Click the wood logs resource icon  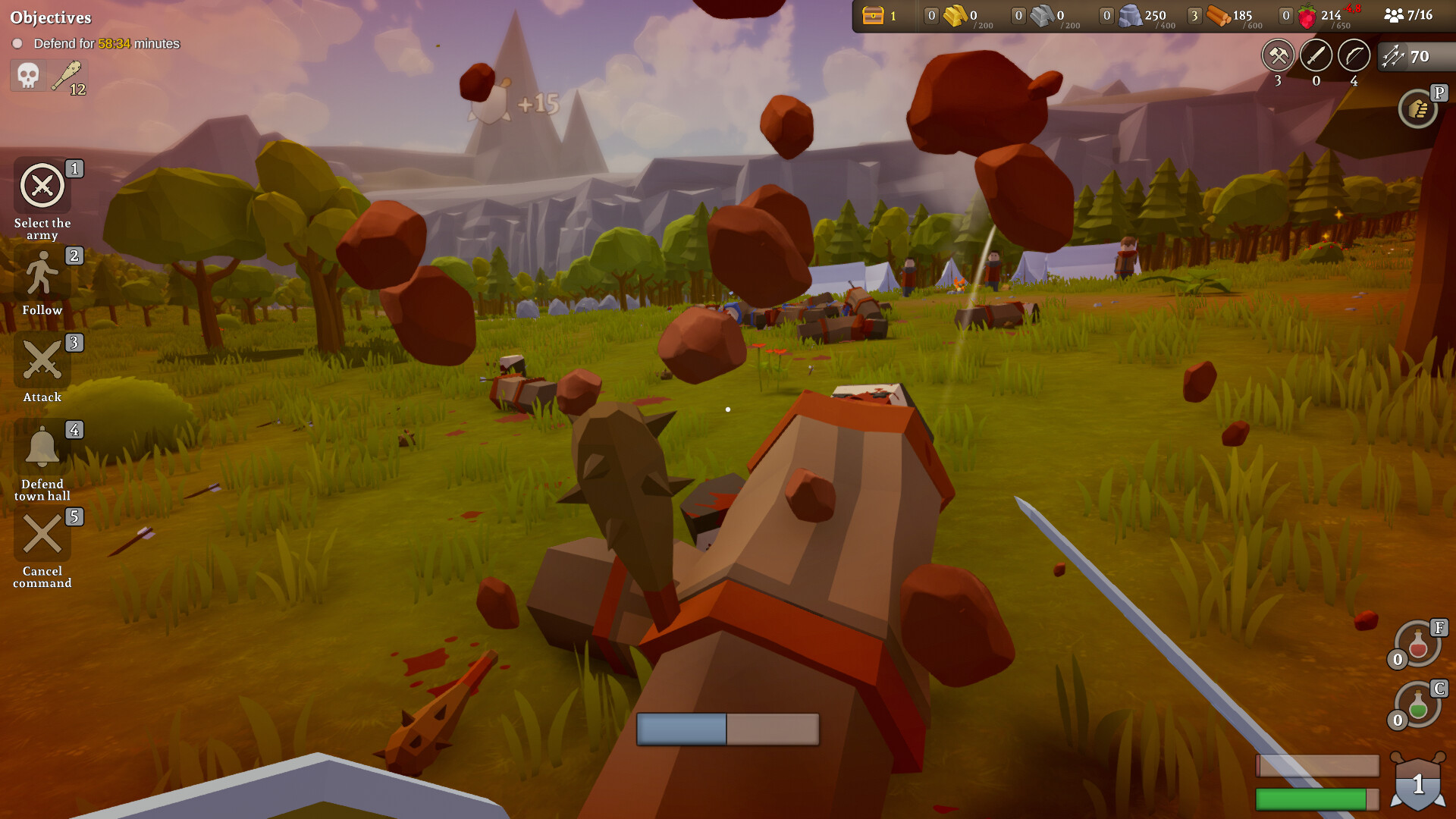[1218, 16]
